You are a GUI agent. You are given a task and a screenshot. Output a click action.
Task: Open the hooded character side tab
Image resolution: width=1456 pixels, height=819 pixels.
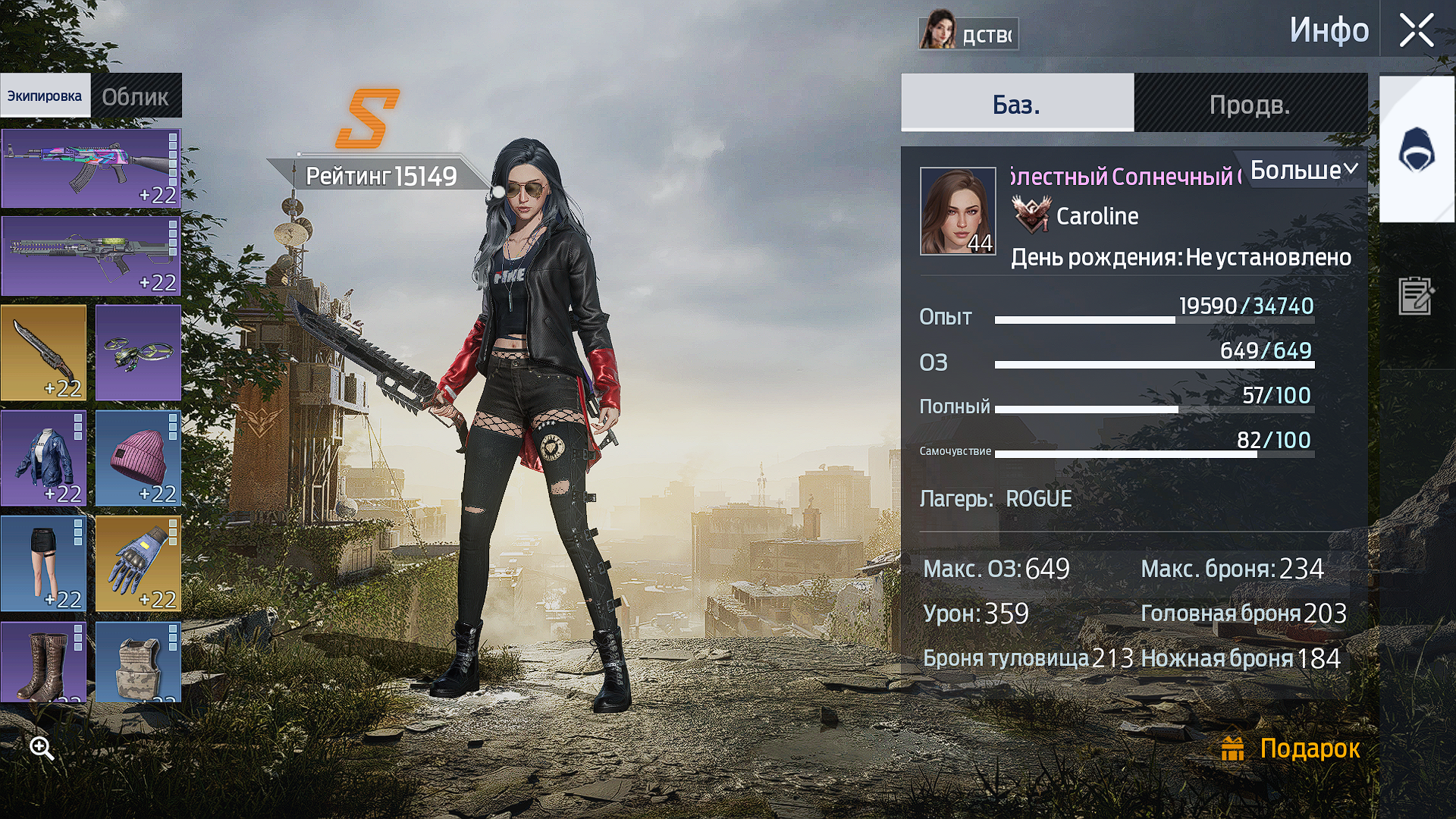coord(1416,149)
